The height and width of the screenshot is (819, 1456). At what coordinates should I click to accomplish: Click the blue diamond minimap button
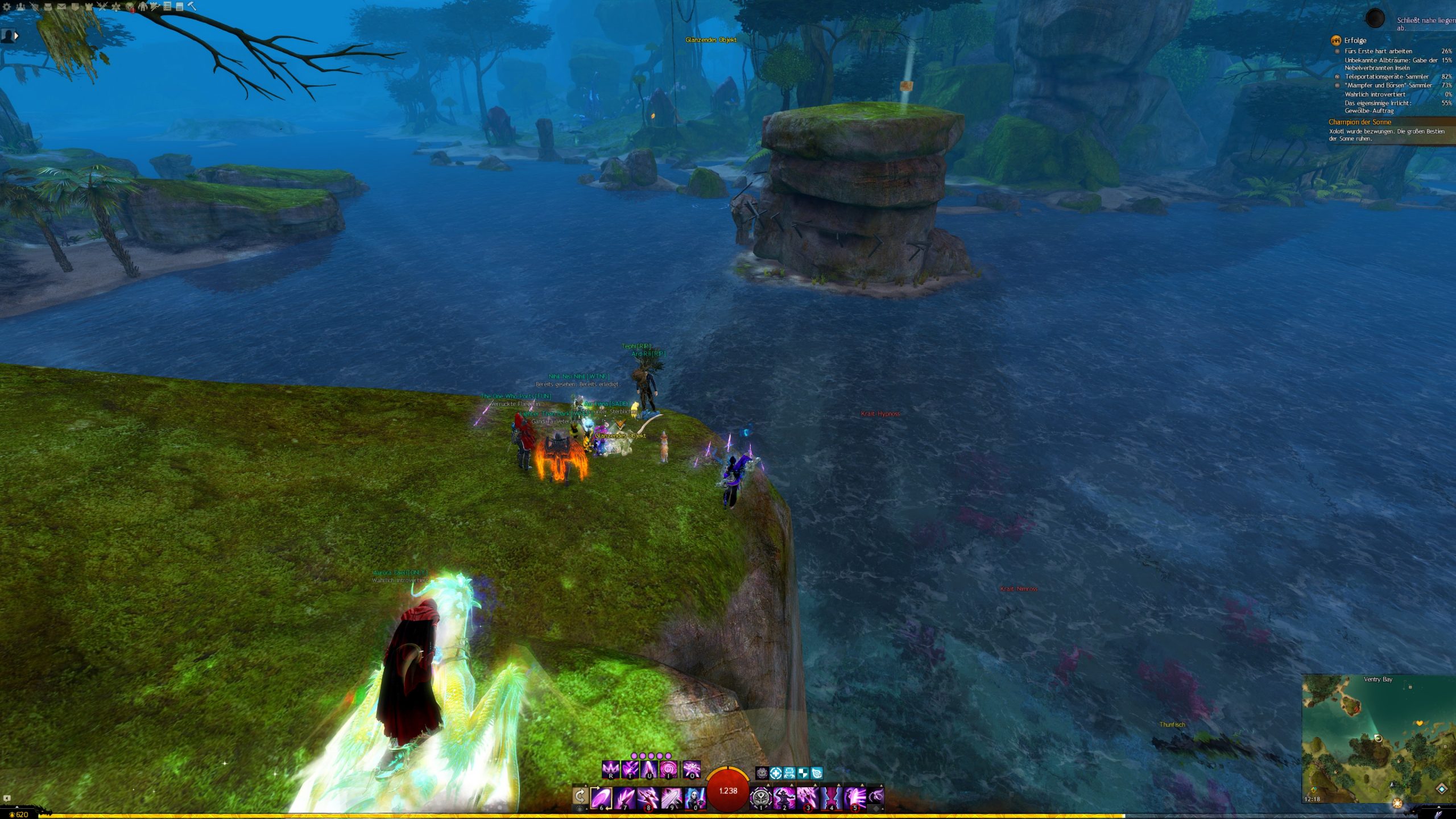coord(1441,789)
